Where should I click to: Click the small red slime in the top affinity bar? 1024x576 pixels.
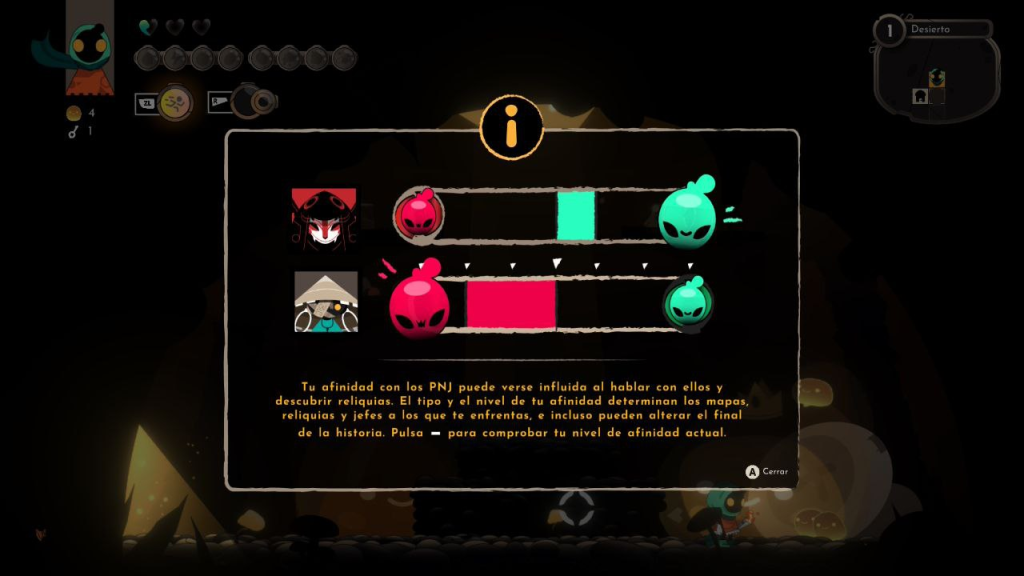pos(412,214)
